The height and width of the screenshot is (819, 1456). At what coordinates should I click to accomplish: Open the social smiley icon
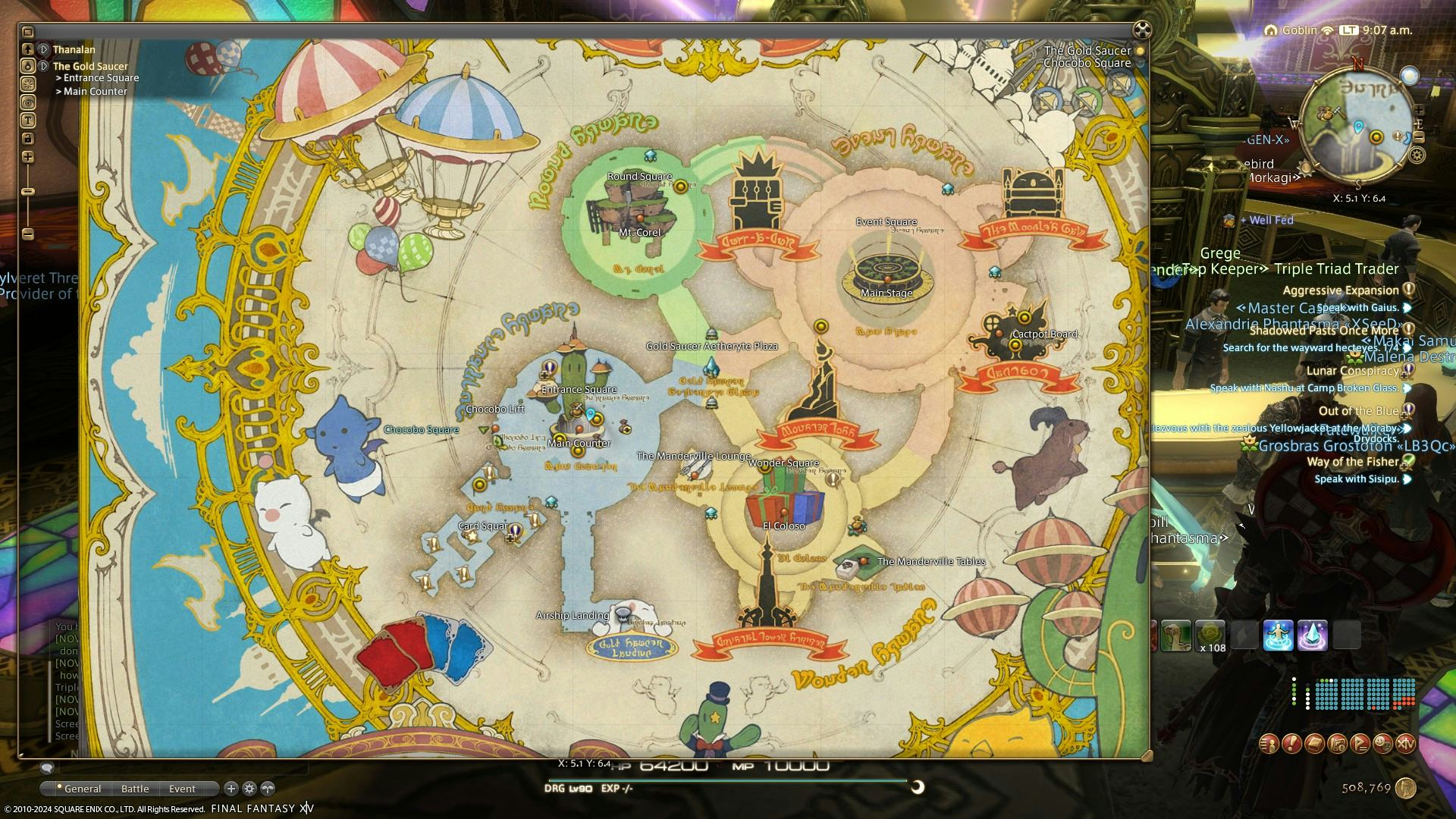click(1382, 743)
